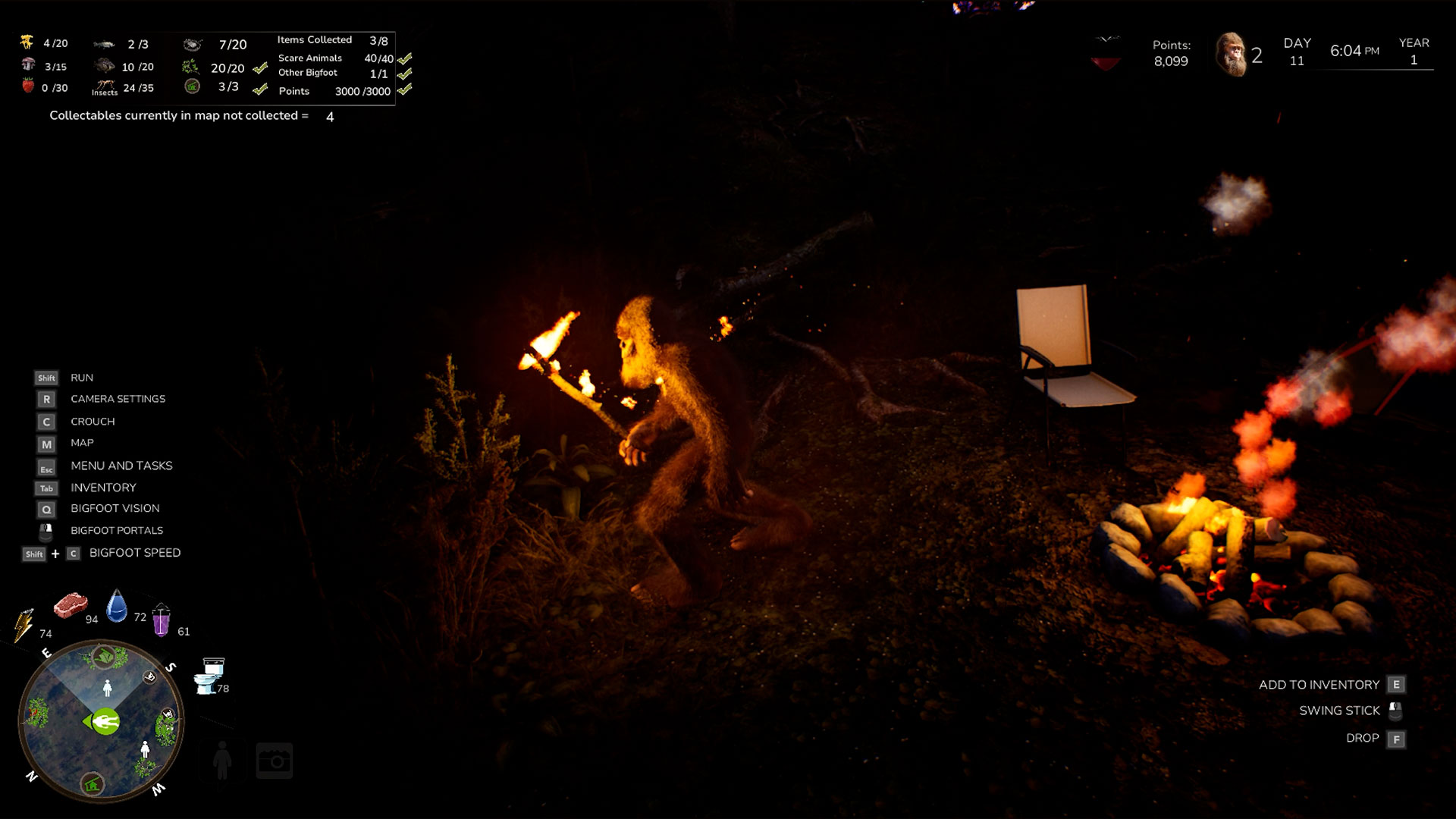Screen dimensions: 1456x819
Task: Click the toilet status icon
Action: (209, 676)
